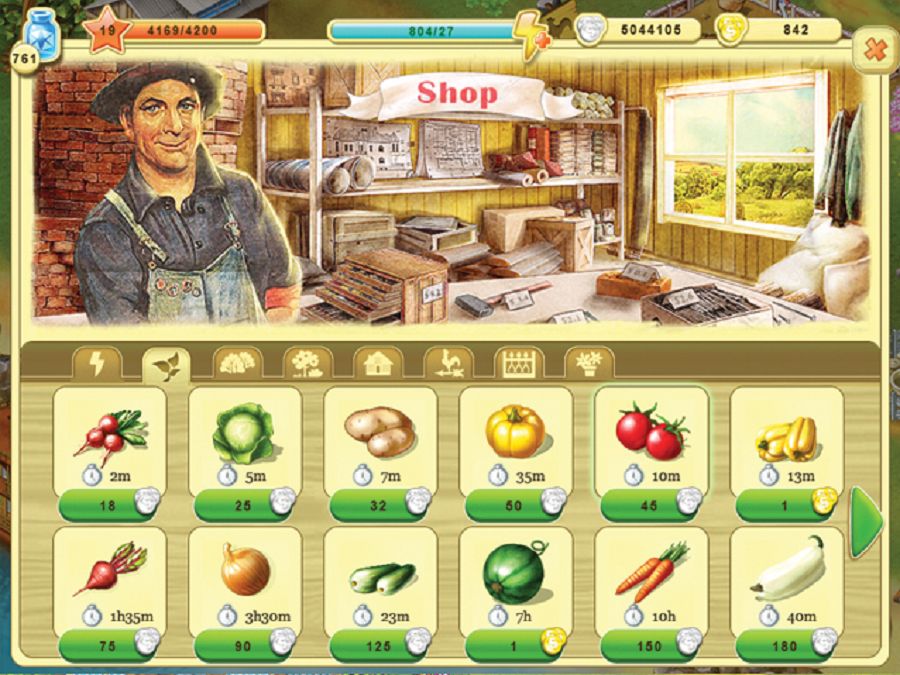This screenshot has width=900, height=675.
Task: Switch to the fence tab
Action: pyautogui.click(x=518, y=364)
